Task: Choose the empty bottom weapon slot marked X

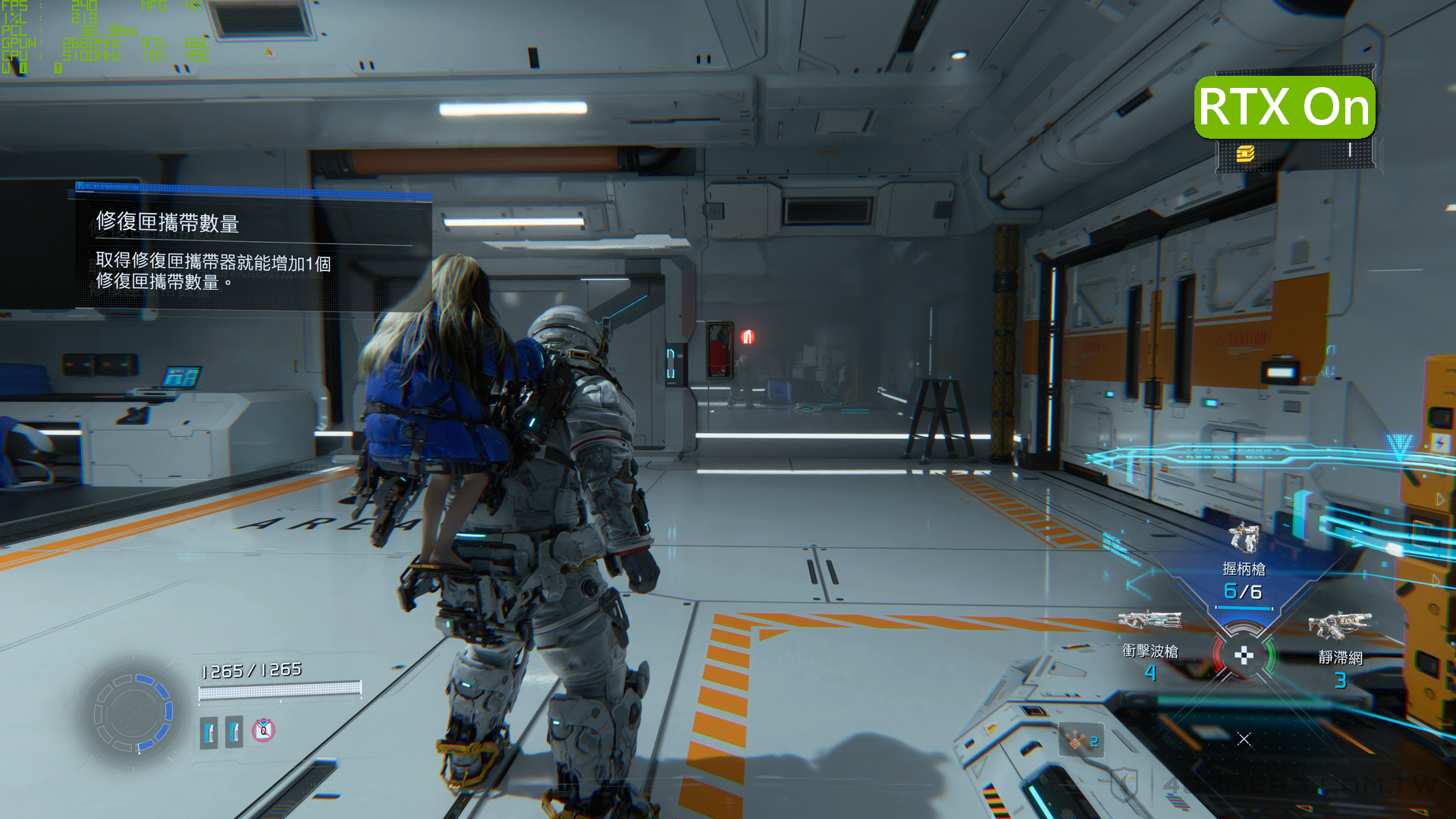Action: tap(1244, 739)
